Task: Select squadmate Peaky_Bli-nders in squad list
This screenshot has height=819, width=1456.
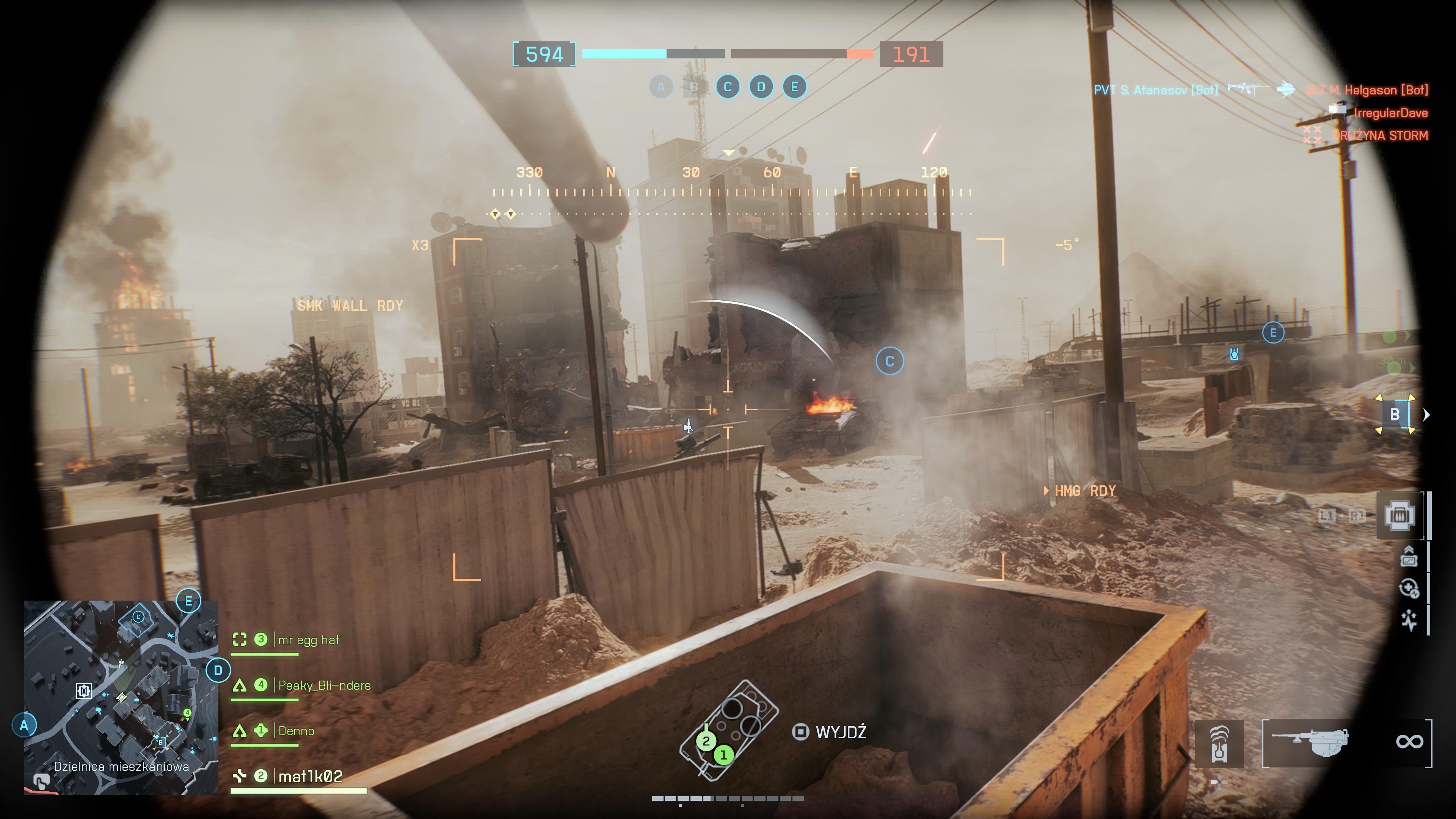Action: click(324, 686)
